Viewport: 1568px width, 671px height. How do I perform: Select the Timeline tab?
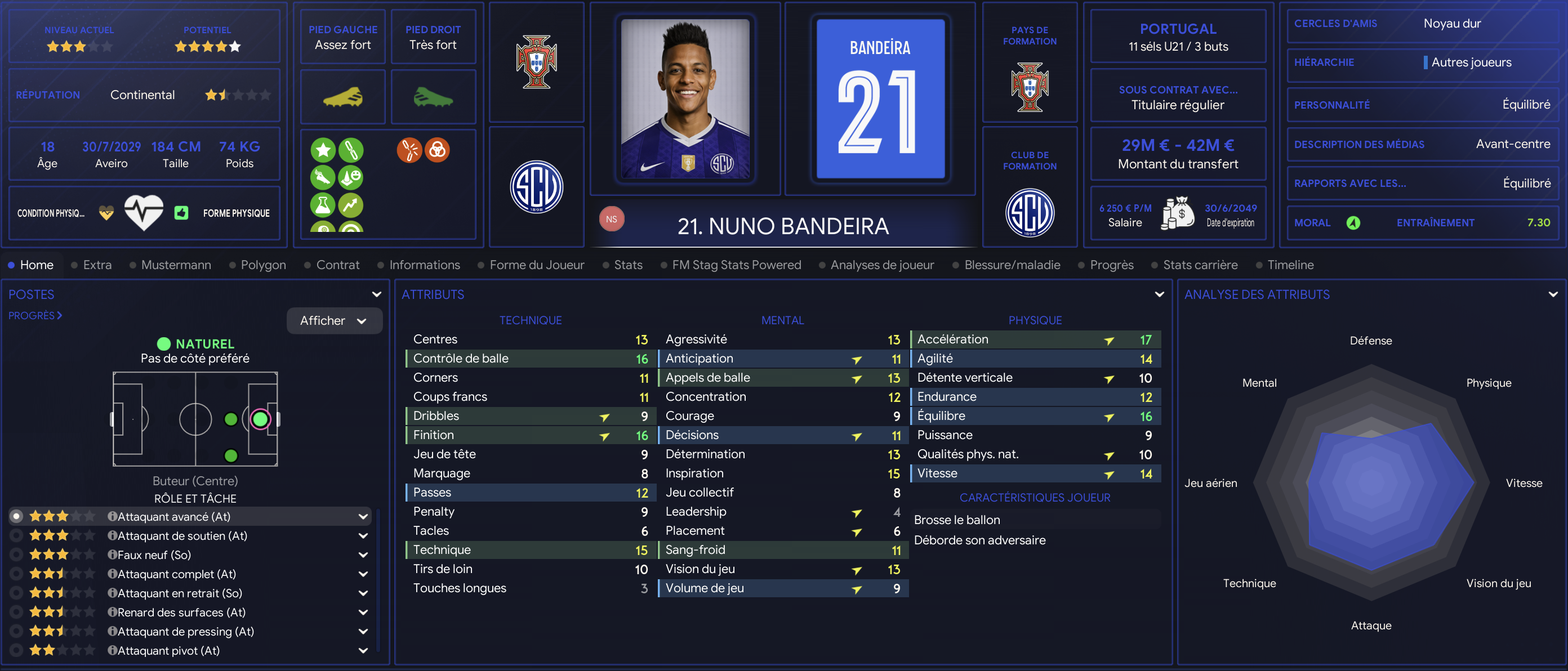pos(1290,265)
